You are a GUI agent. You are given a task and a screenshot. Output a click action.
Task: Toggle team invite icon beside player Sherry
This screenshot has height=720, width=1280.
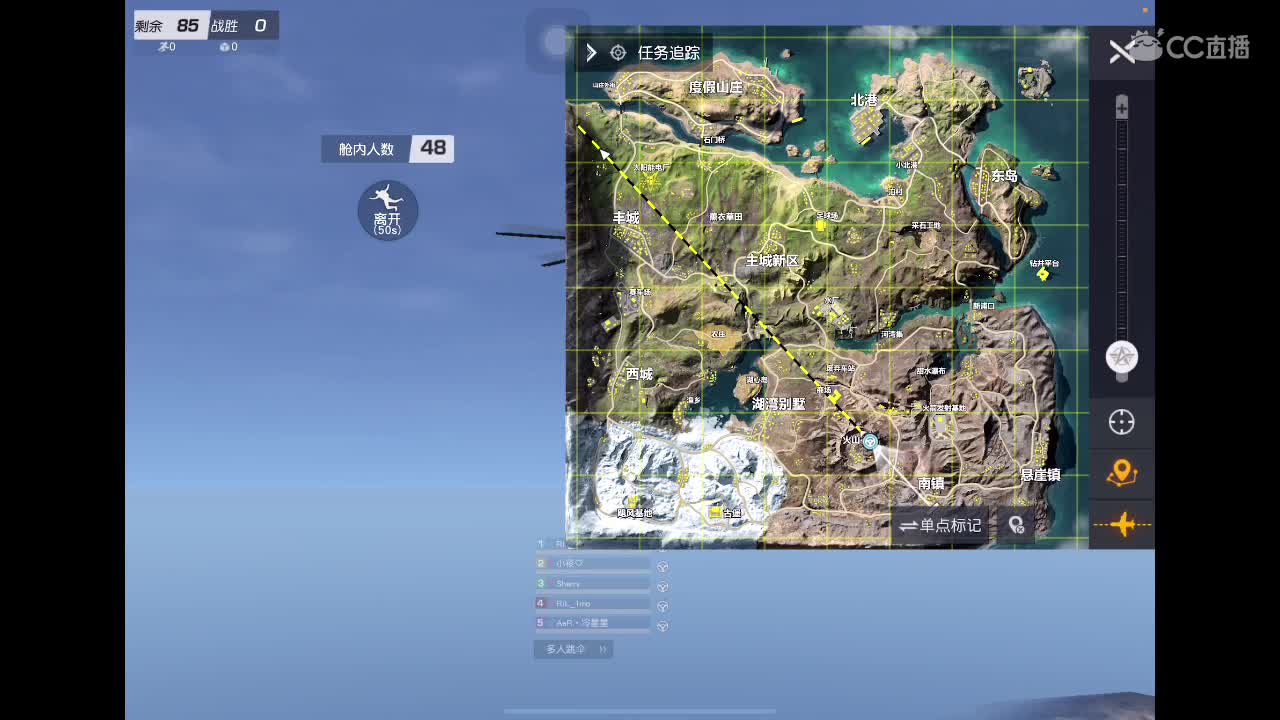(x=662, y=583)
